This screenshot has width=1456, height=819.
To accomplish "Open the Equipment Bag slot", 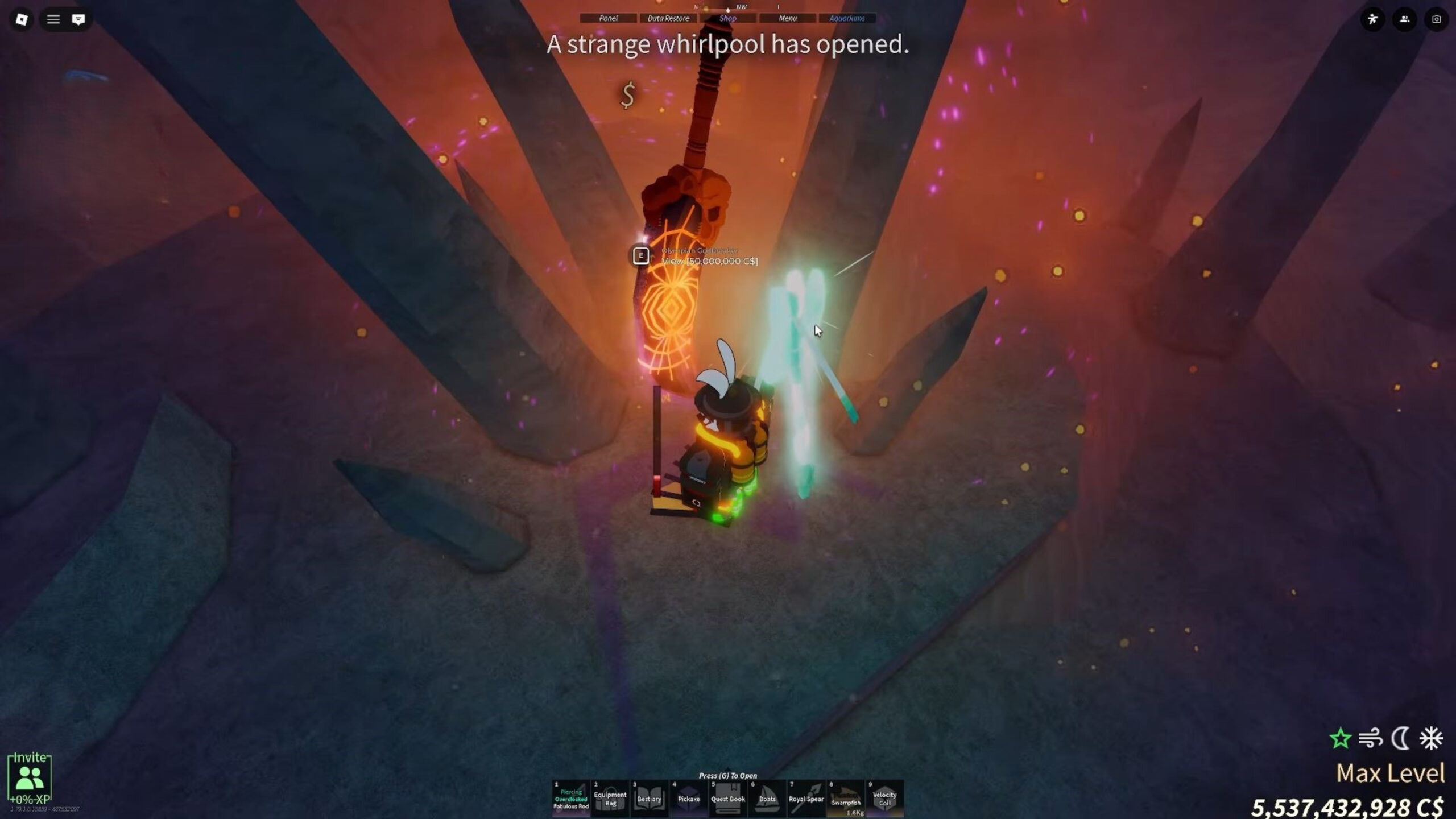I will click(610, 799).
